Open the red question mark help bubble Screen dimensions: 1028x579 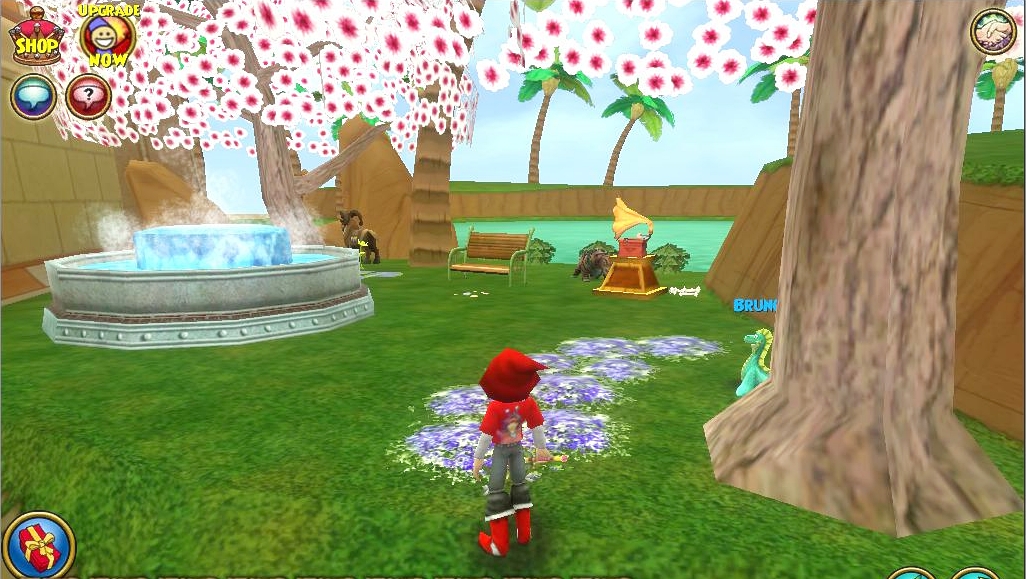88,97
